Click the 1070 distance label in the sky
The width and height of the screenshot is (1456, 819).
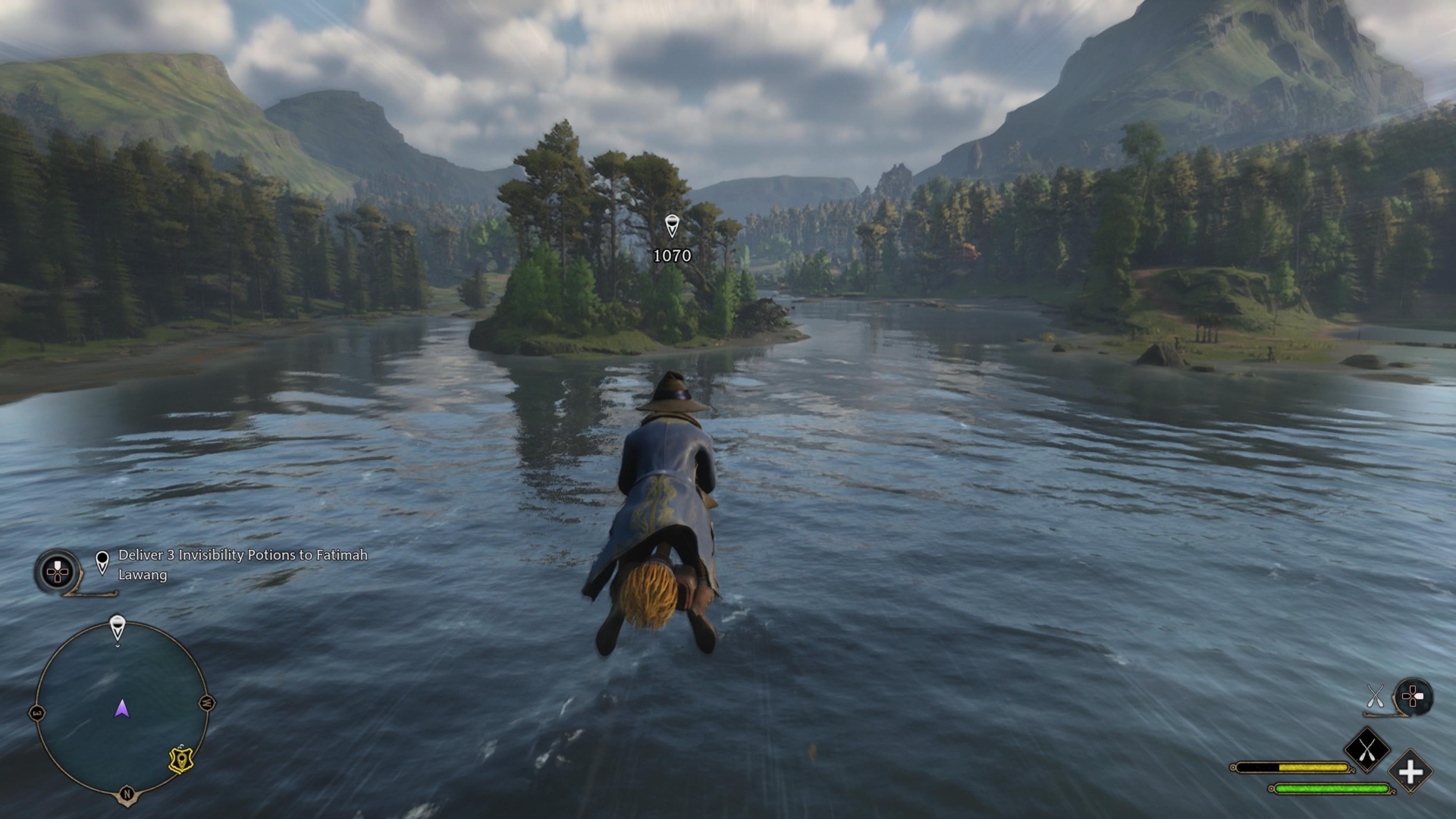click(x=672, y=256)
